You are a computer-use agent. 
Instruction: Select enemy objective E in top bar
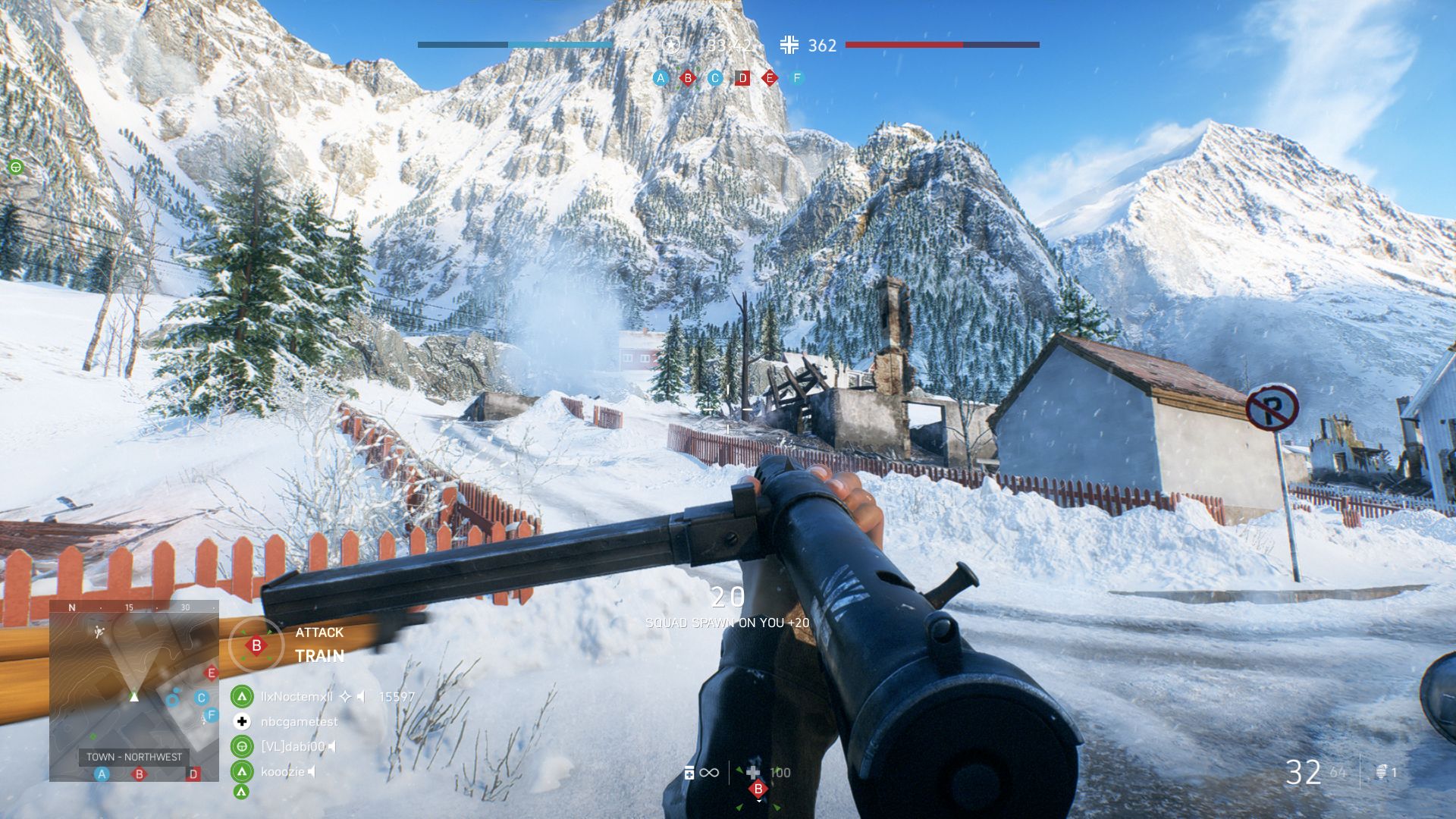(x=770, y=78)
